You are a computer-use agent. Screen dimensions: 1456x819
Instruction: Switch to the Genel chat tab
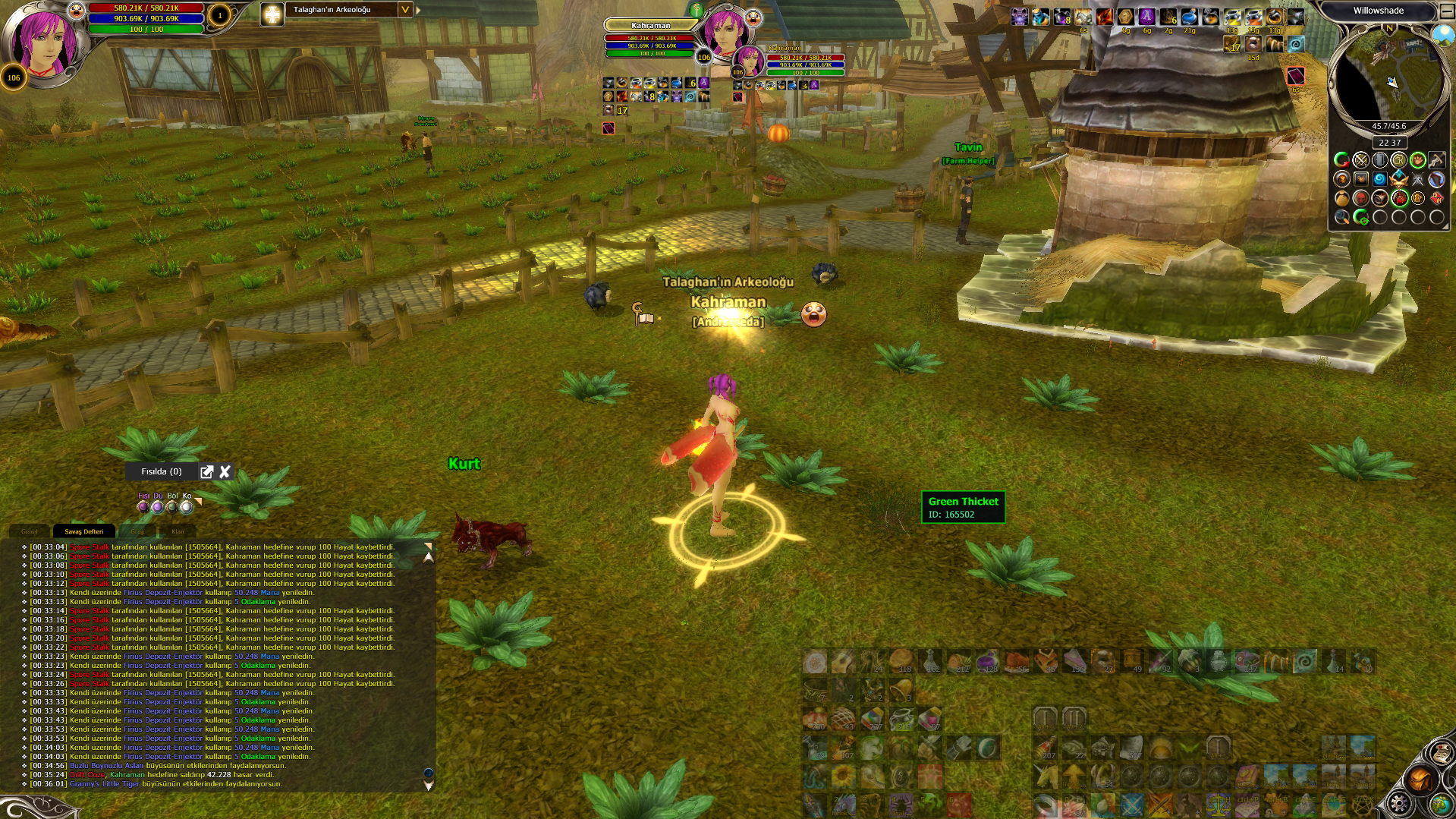tap(29, 531)
